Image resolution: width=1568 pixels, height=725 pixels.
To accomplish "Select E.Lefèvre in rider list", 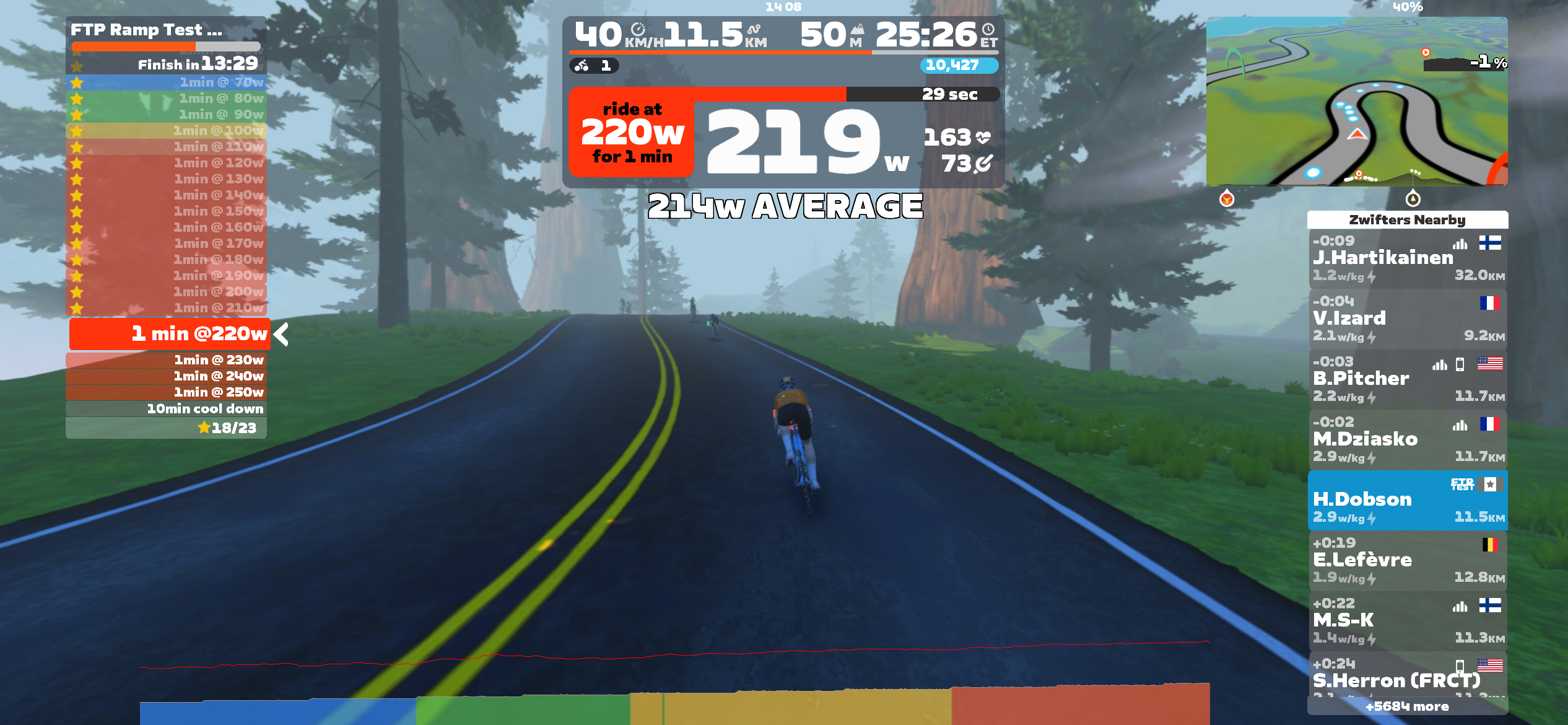I will (1407, 560).
